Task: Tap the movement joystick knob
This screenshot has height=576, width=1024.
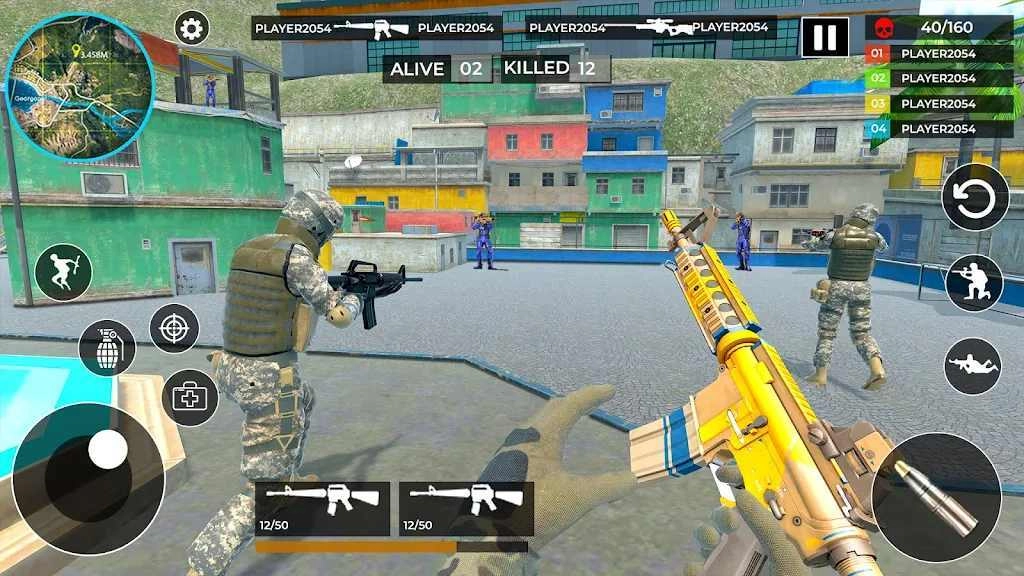Action: click(x=108, y=449)
